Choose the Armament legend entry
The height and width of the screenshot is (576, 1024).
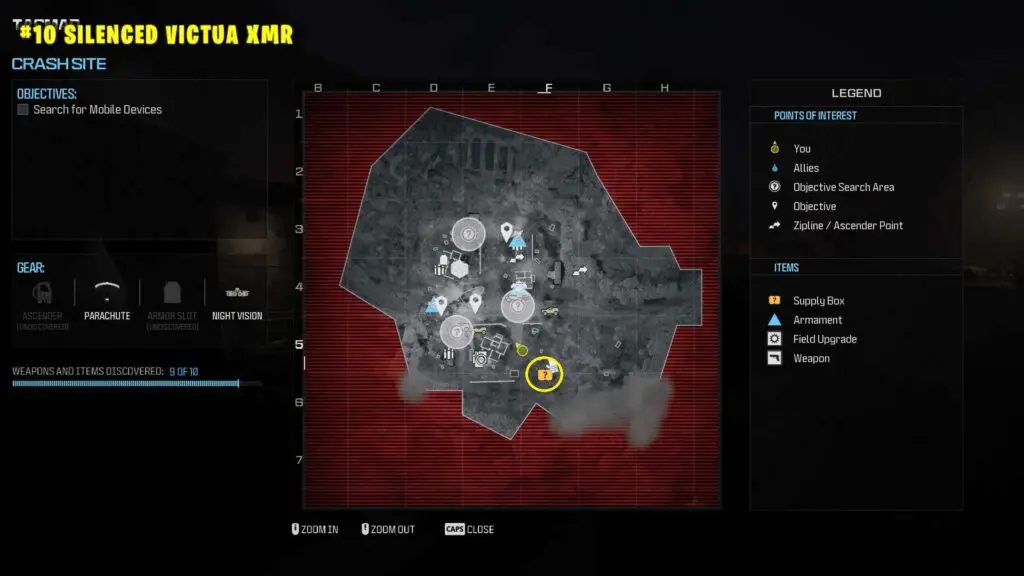[817, 320]
